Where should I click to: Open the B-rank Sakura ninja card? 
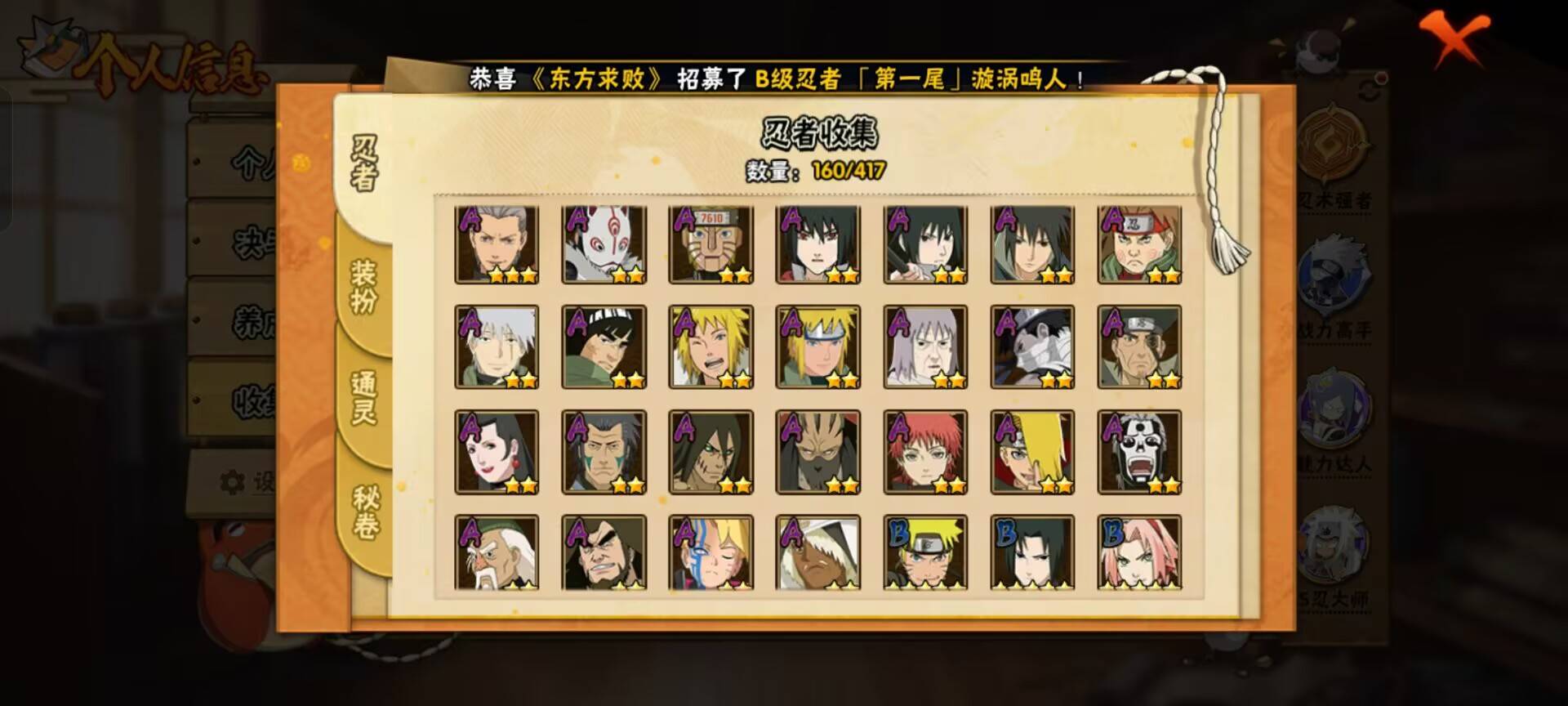[1142, 552]
